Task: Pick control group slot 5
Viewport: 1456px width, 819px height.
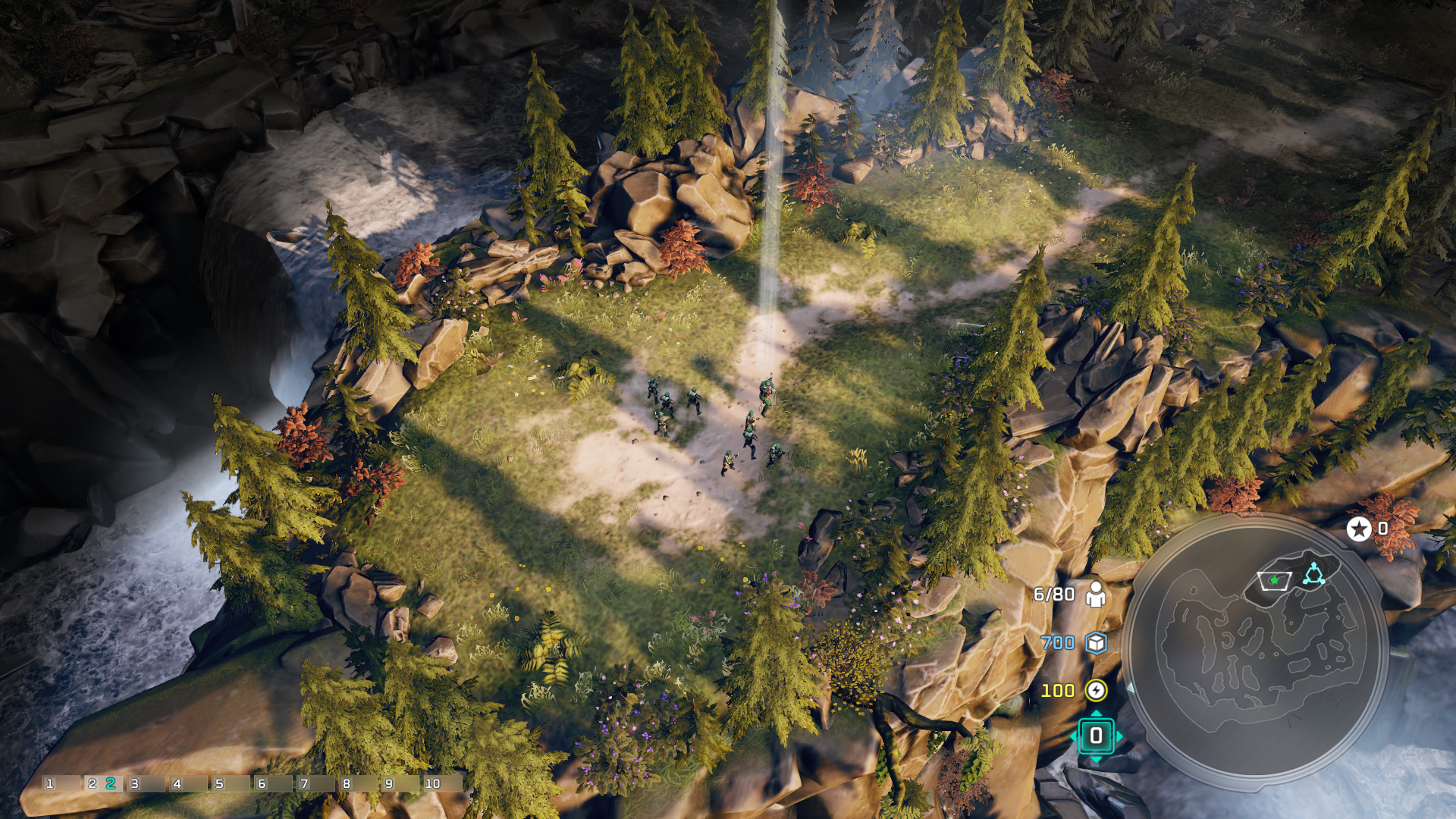Action: tap(230, 783)
